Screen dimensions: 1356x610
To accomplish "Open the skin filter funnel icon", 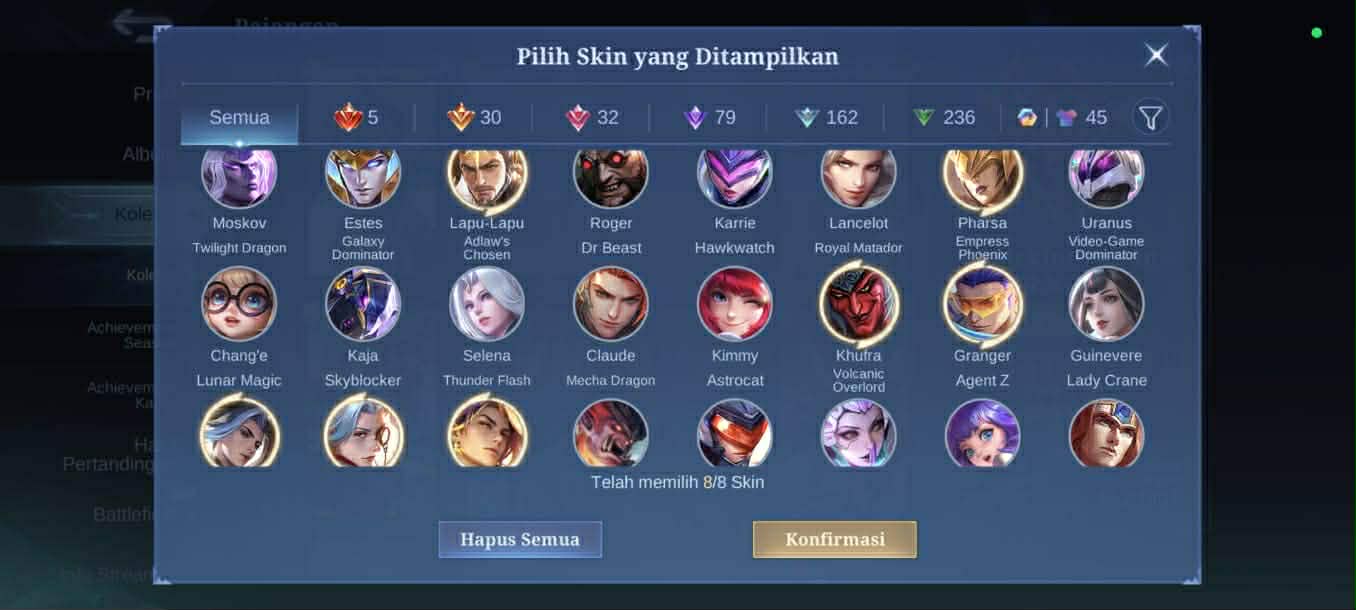I will click(1150, 118).
